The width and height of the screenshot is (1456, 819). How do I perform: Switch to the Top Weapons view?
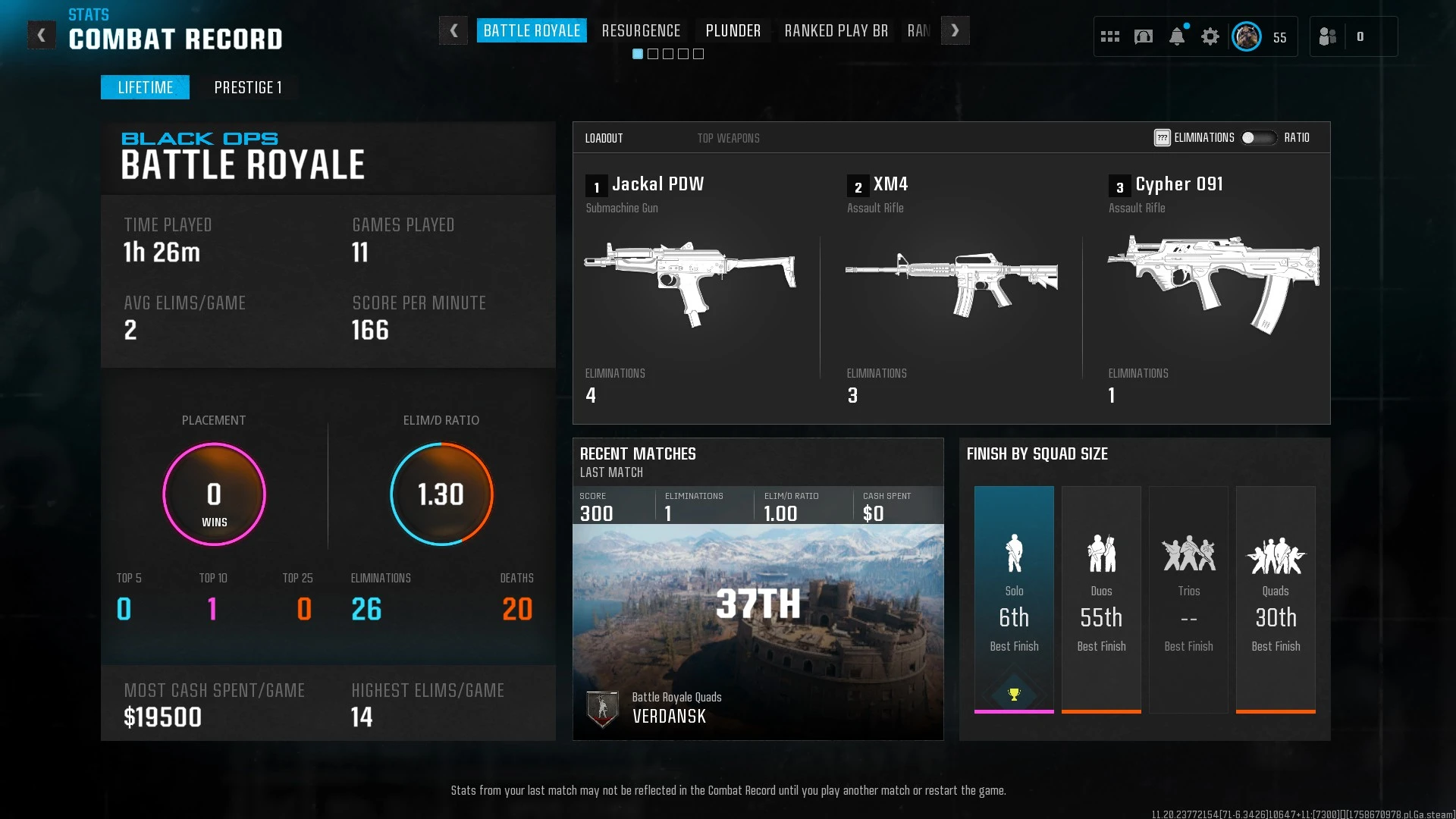(728, 138)
